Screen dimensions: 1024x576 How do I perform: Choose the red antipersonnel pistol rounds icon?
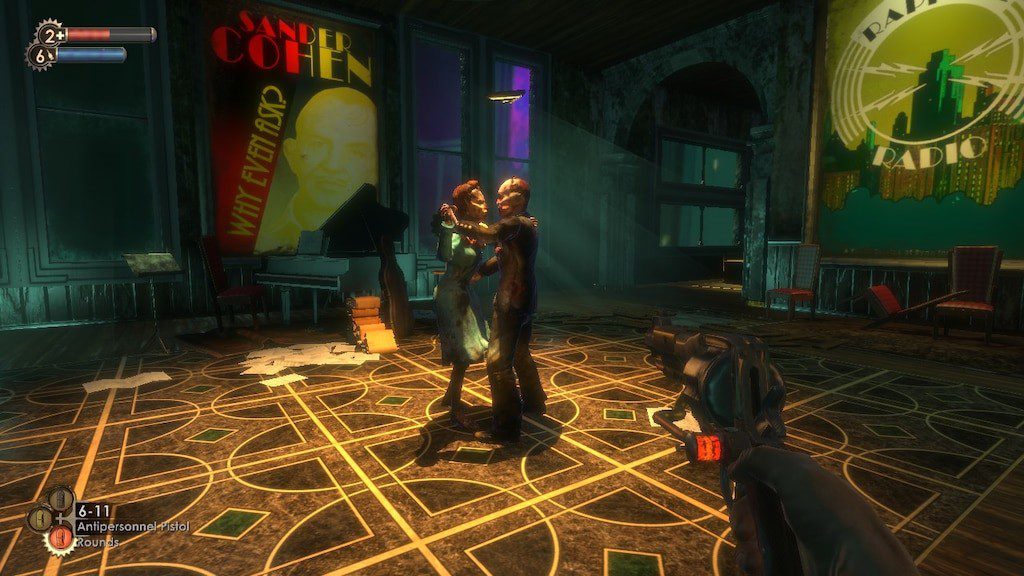point(61,539)
